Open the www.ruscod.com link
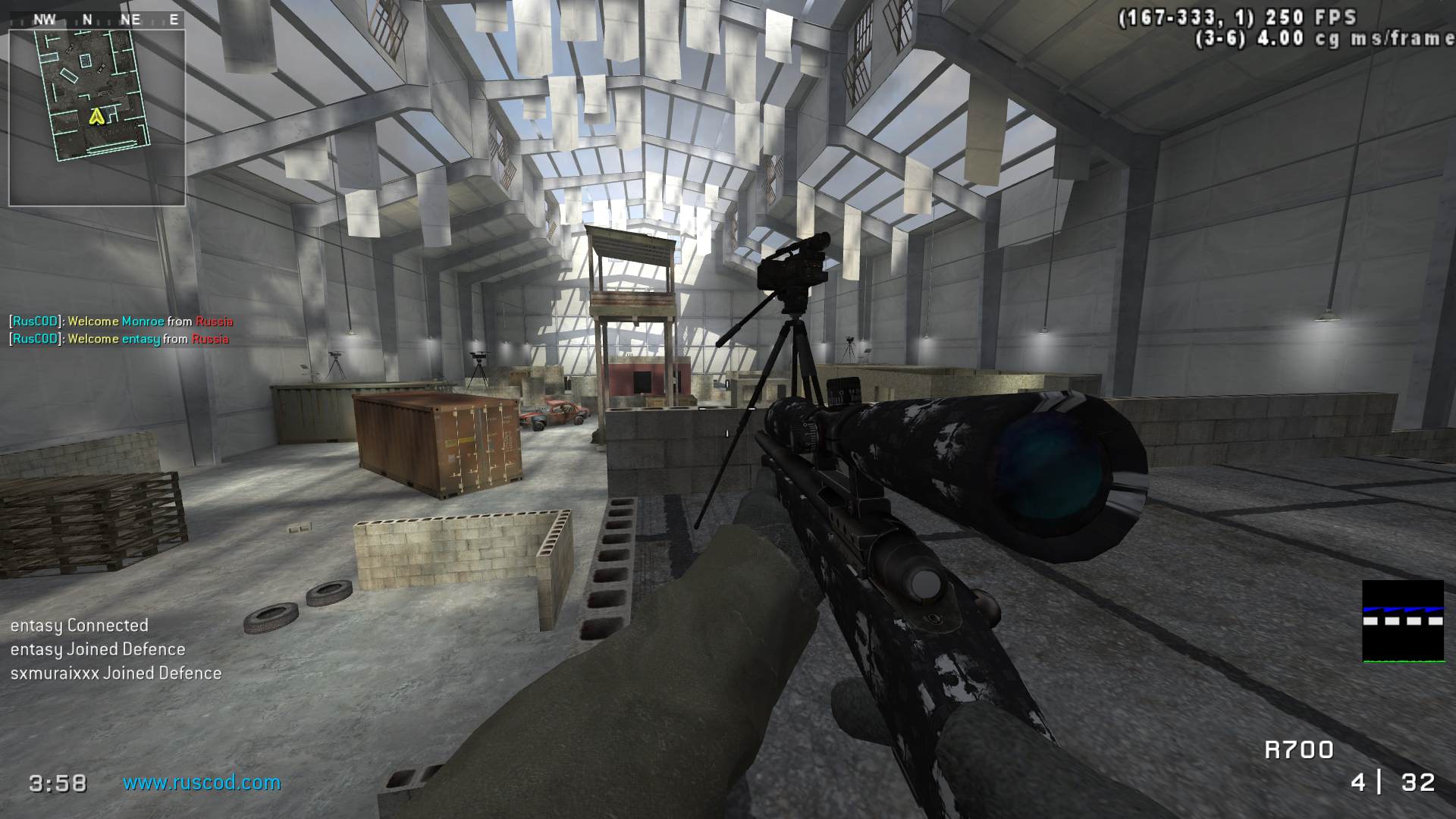This screenshot has width=1456, height=819. (x=202, y=783)
